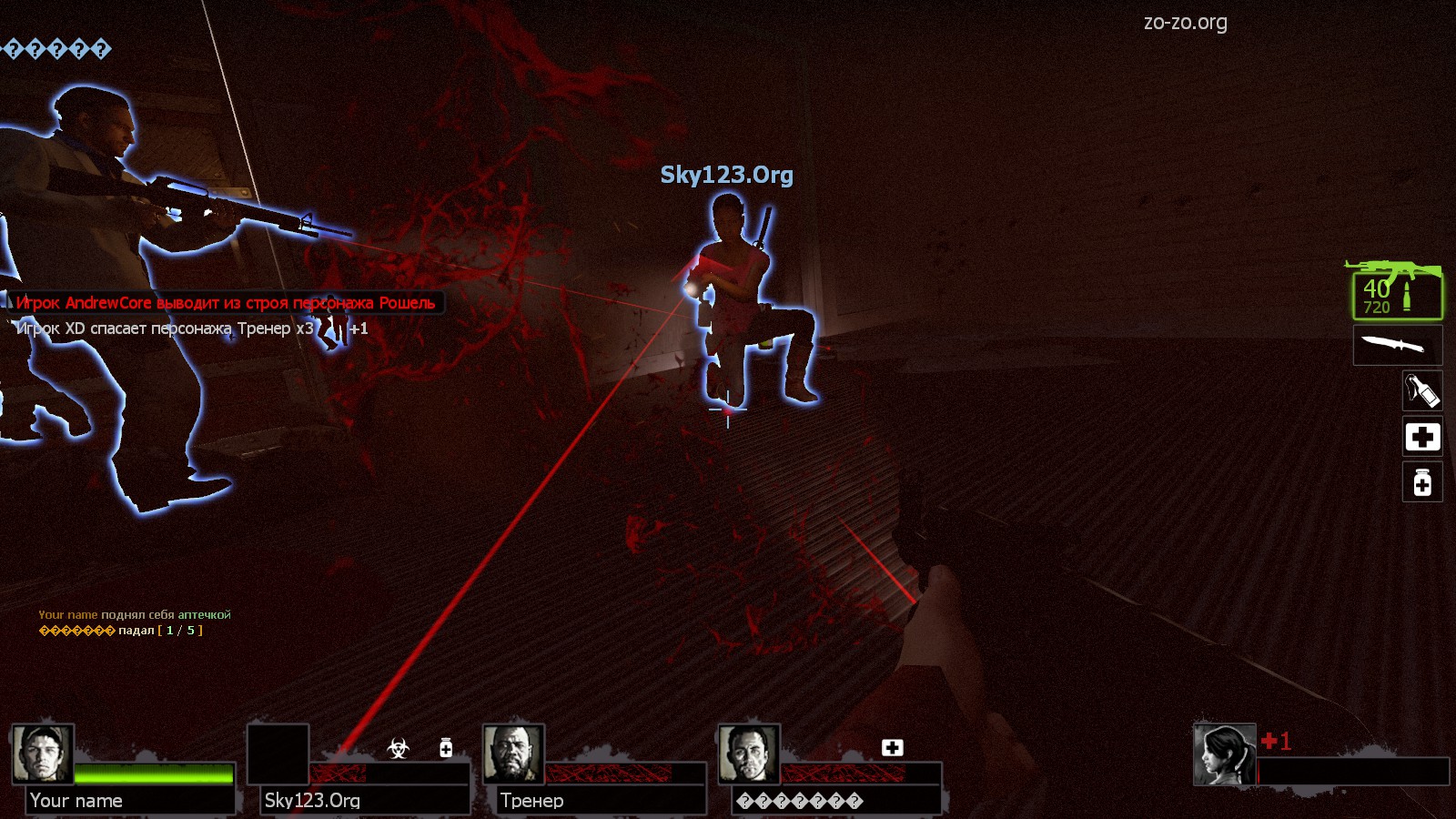Switch to the knife melee slot
Viewport: 1456px width, 819px height.
point(1397,345)
